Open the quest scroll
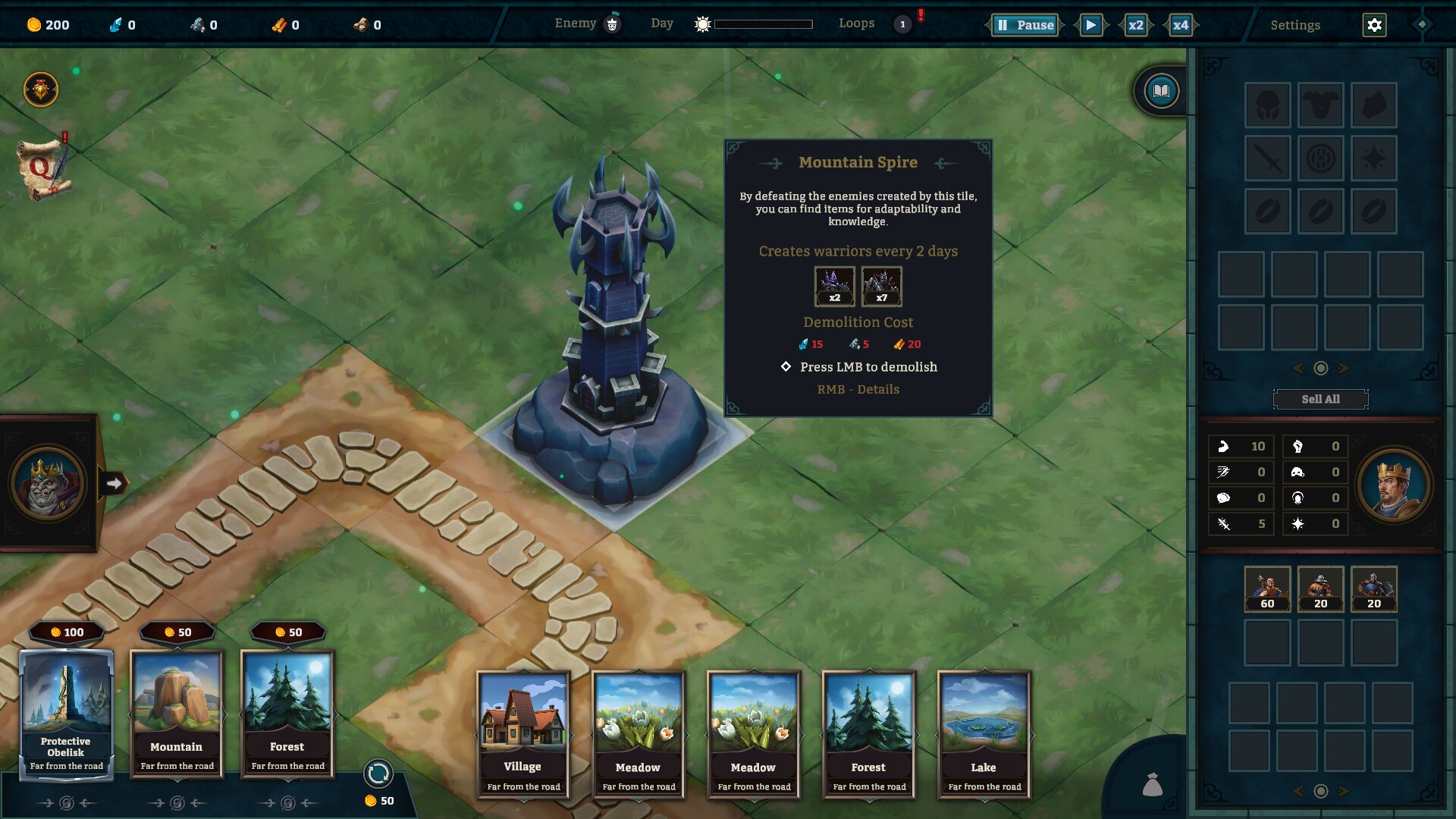This screenshot has width=1456, height=819. [x=43, y=168]
